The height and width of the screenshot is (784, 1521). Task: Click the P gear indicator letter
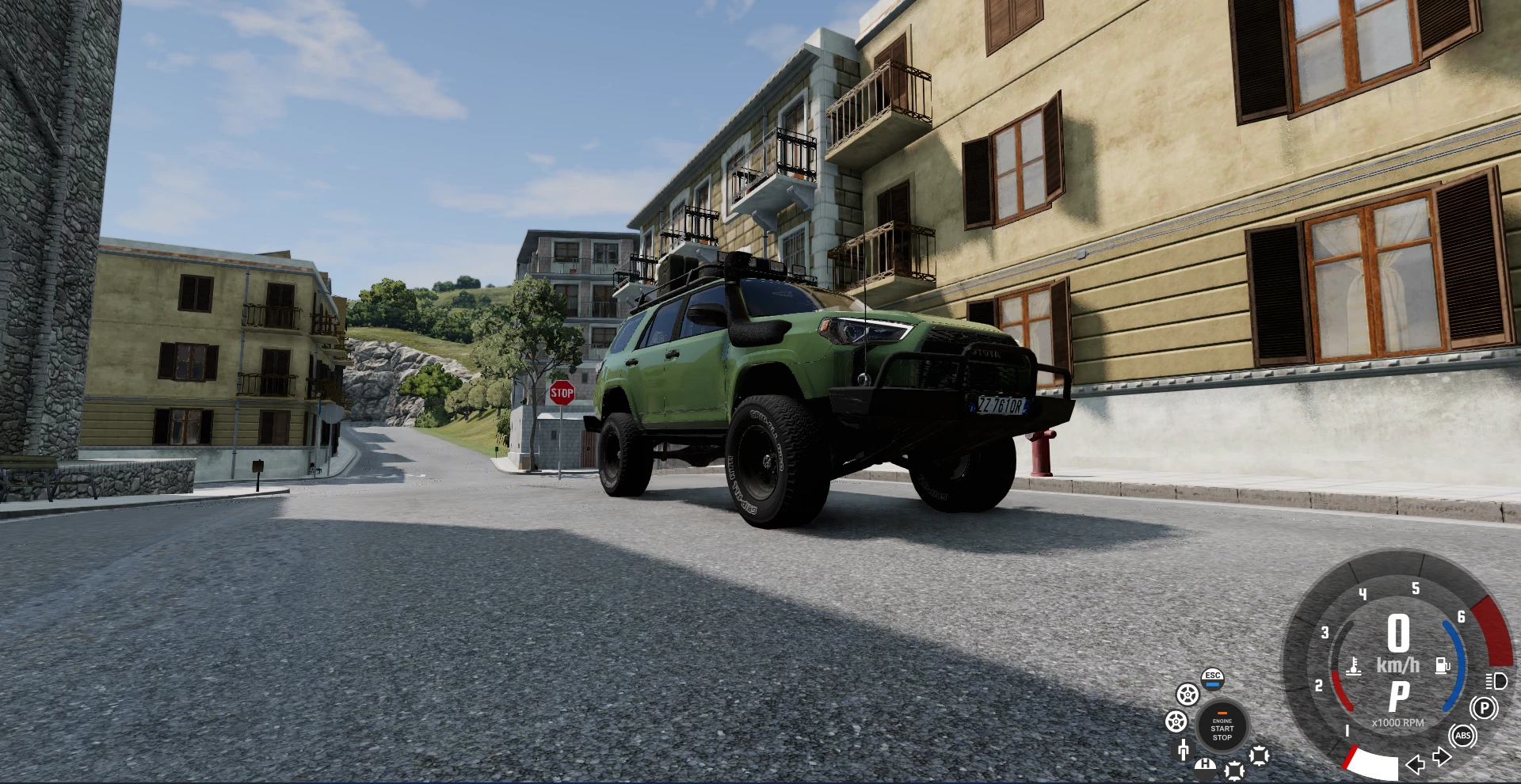point(1398,696)
